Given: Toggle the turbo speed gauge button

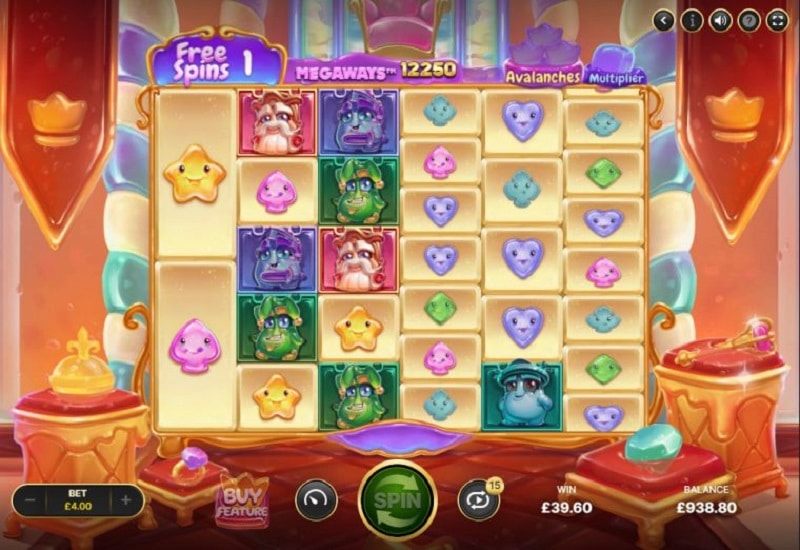Looking at the screenshot, I should 315,500.
